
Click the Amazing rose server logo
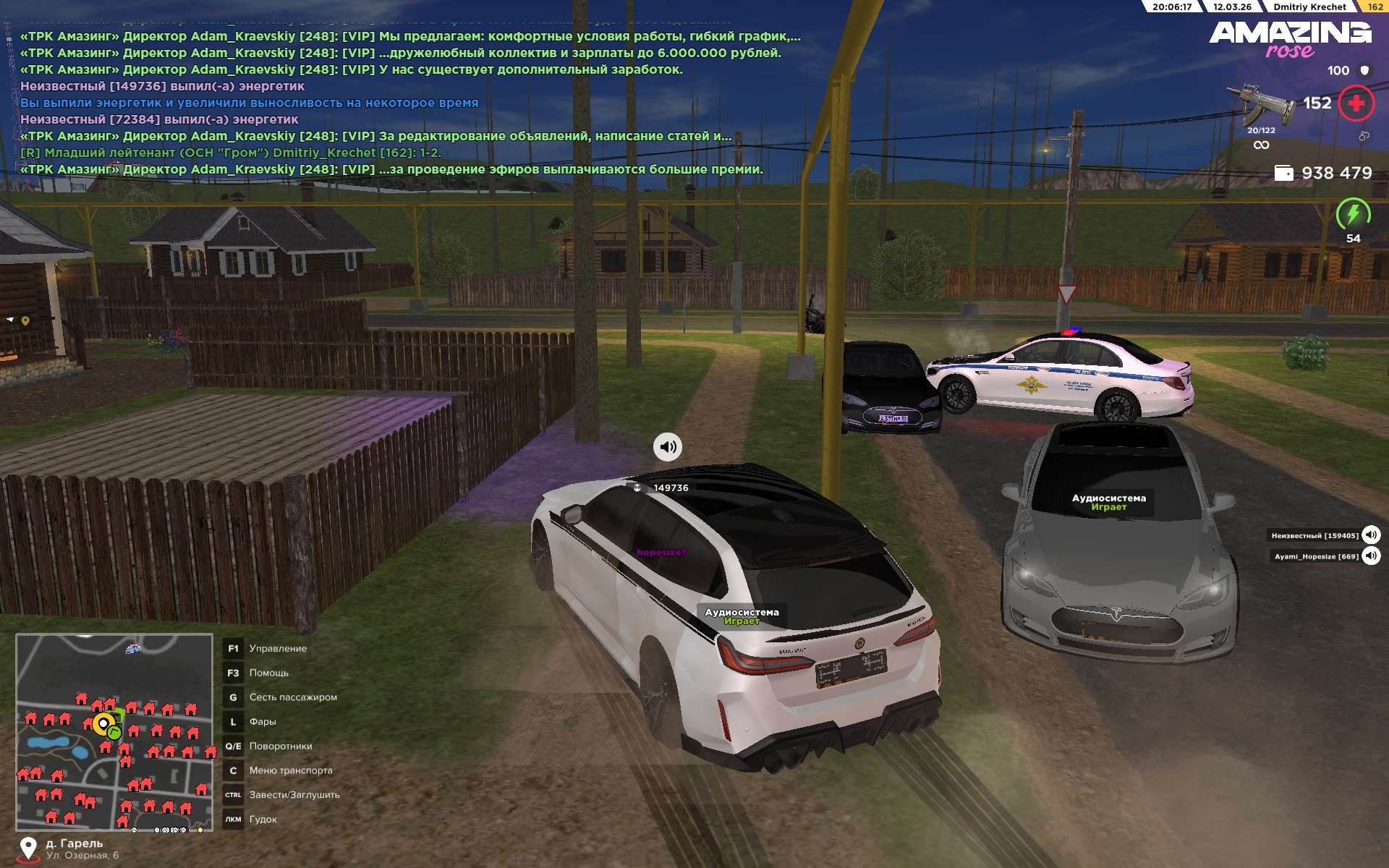(1290, 39)
